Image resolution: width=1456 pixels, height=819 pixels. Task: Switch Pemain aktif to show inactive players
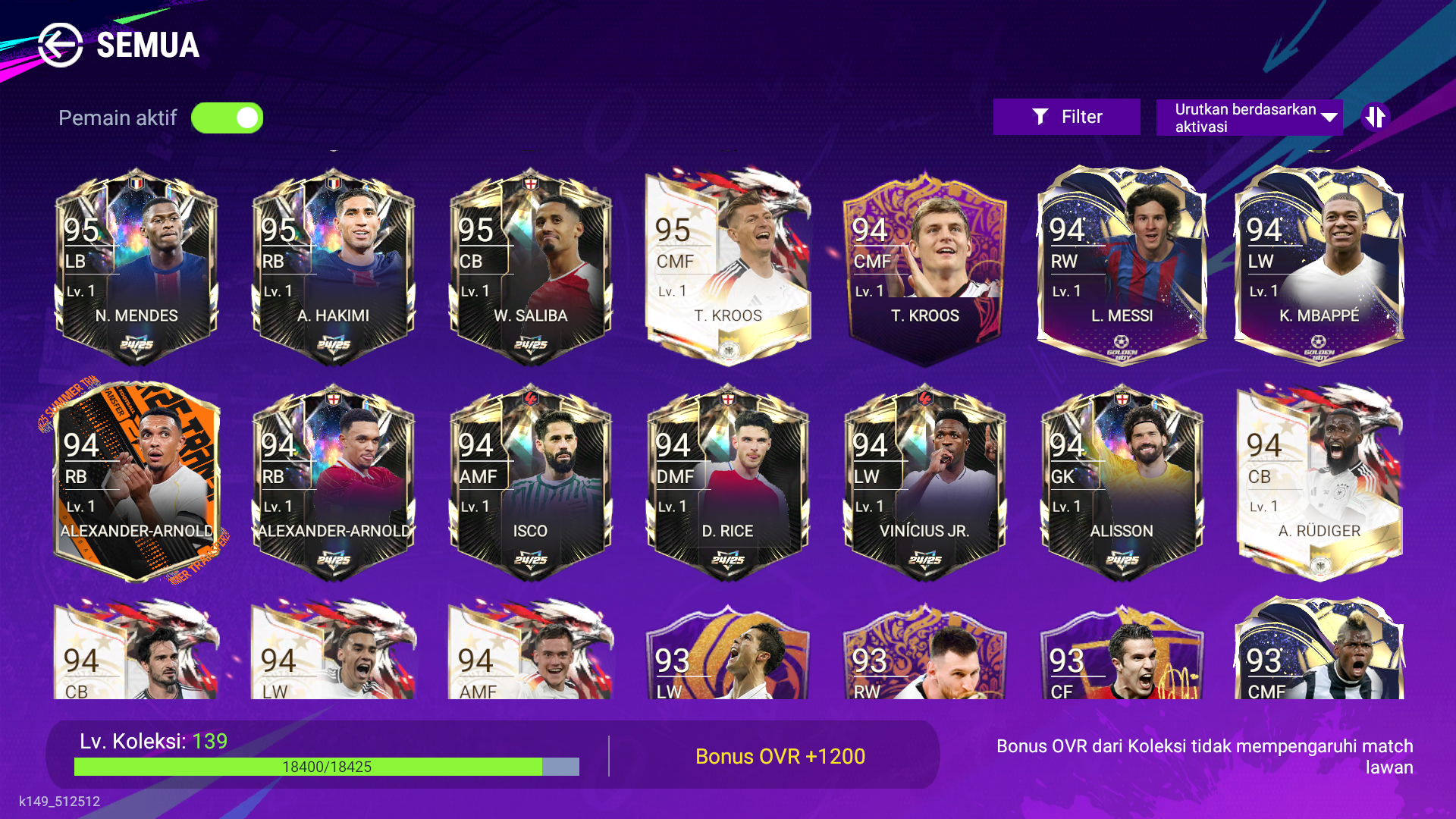tap(227, 118)
